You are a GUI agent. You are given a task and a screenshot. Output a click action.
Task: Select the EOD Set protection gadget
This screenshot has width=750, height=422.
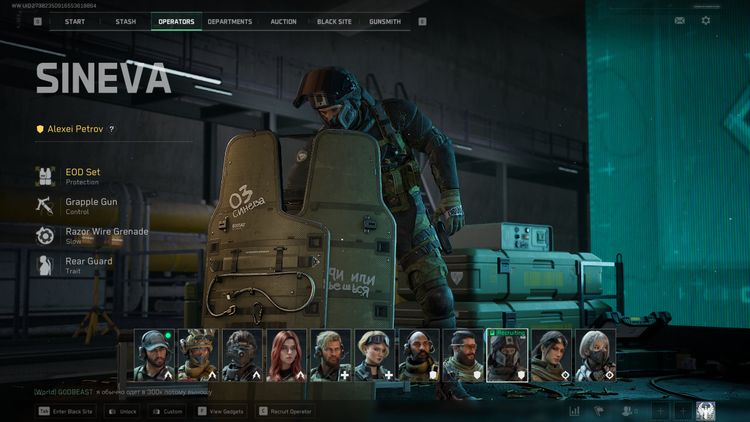[x=80, y=176]
